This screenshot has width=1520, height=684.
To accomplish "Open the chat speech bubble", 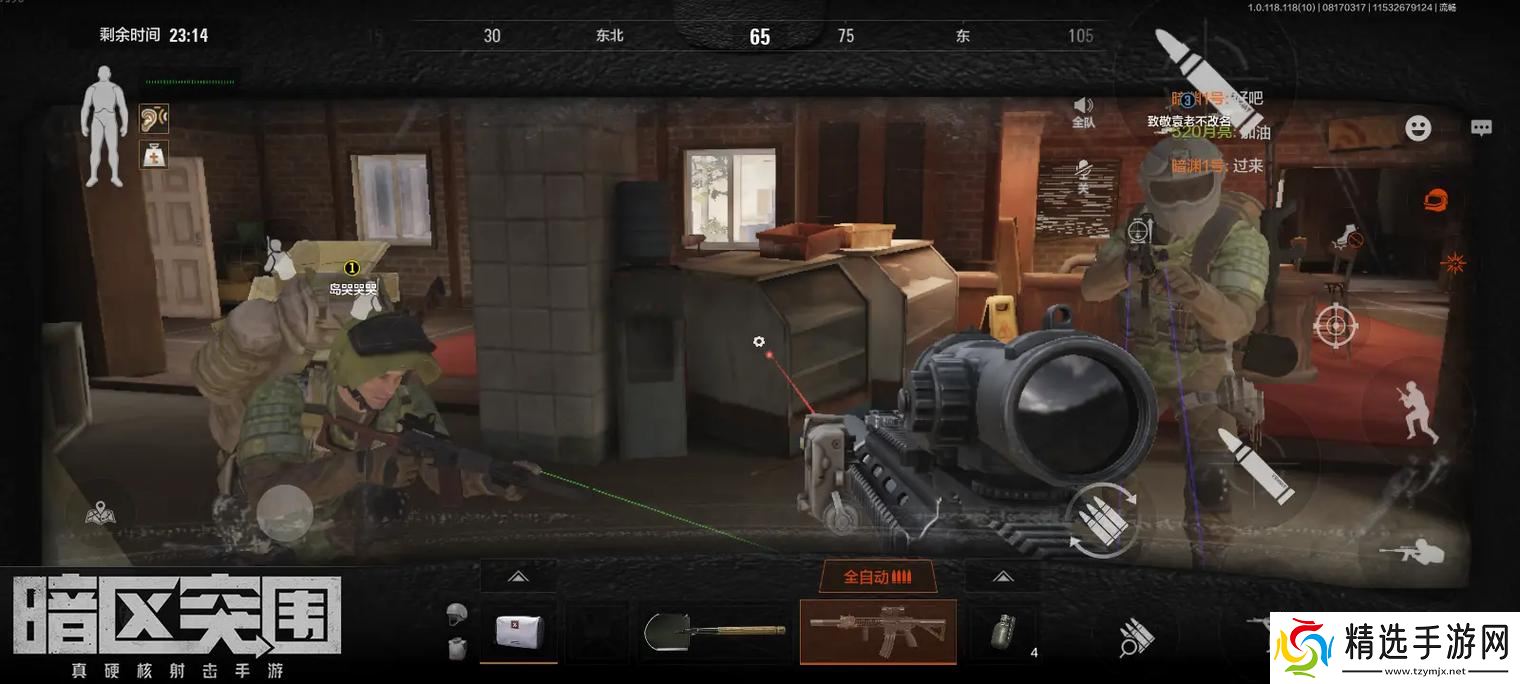I will (x=1481, y=128).
